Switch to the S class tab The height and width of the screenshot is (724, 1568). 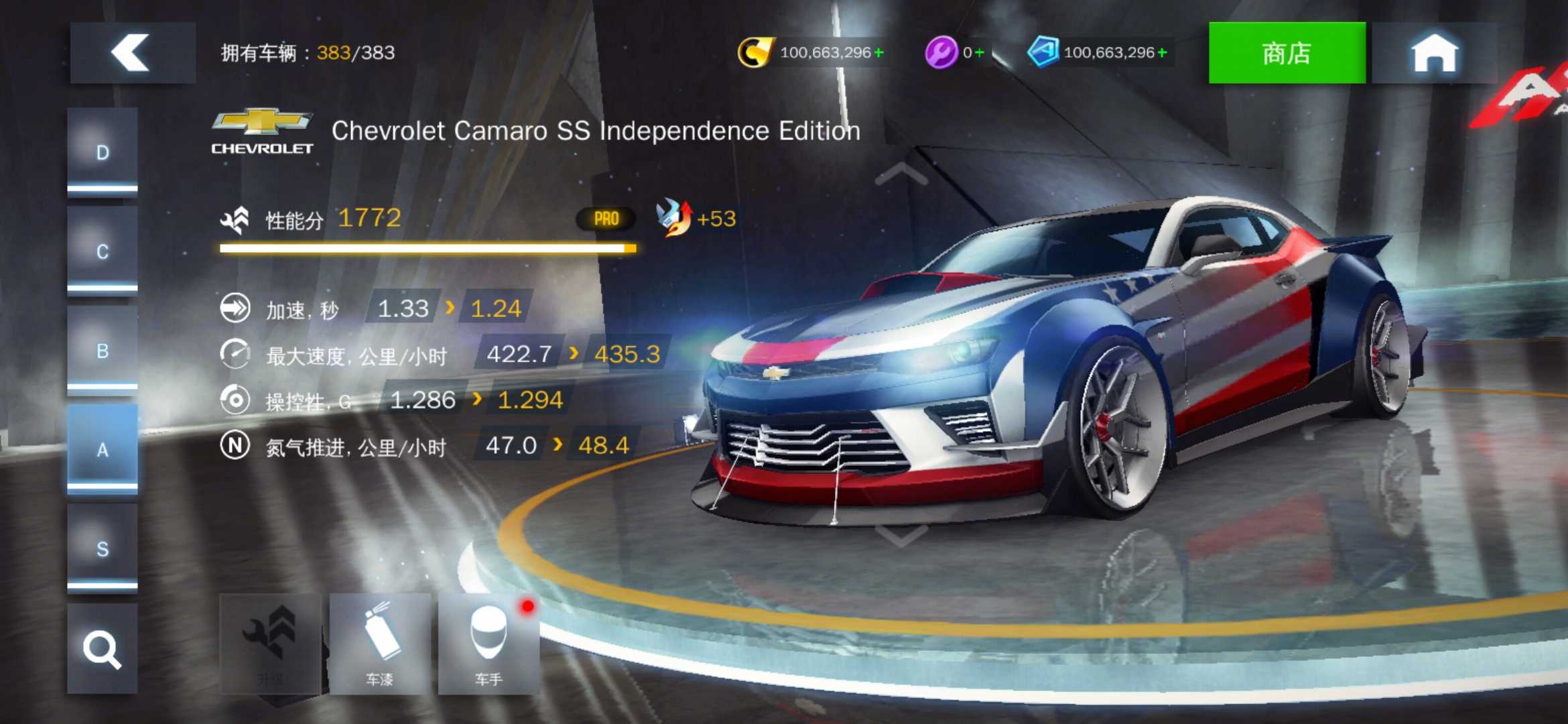(x=103, y=548)
